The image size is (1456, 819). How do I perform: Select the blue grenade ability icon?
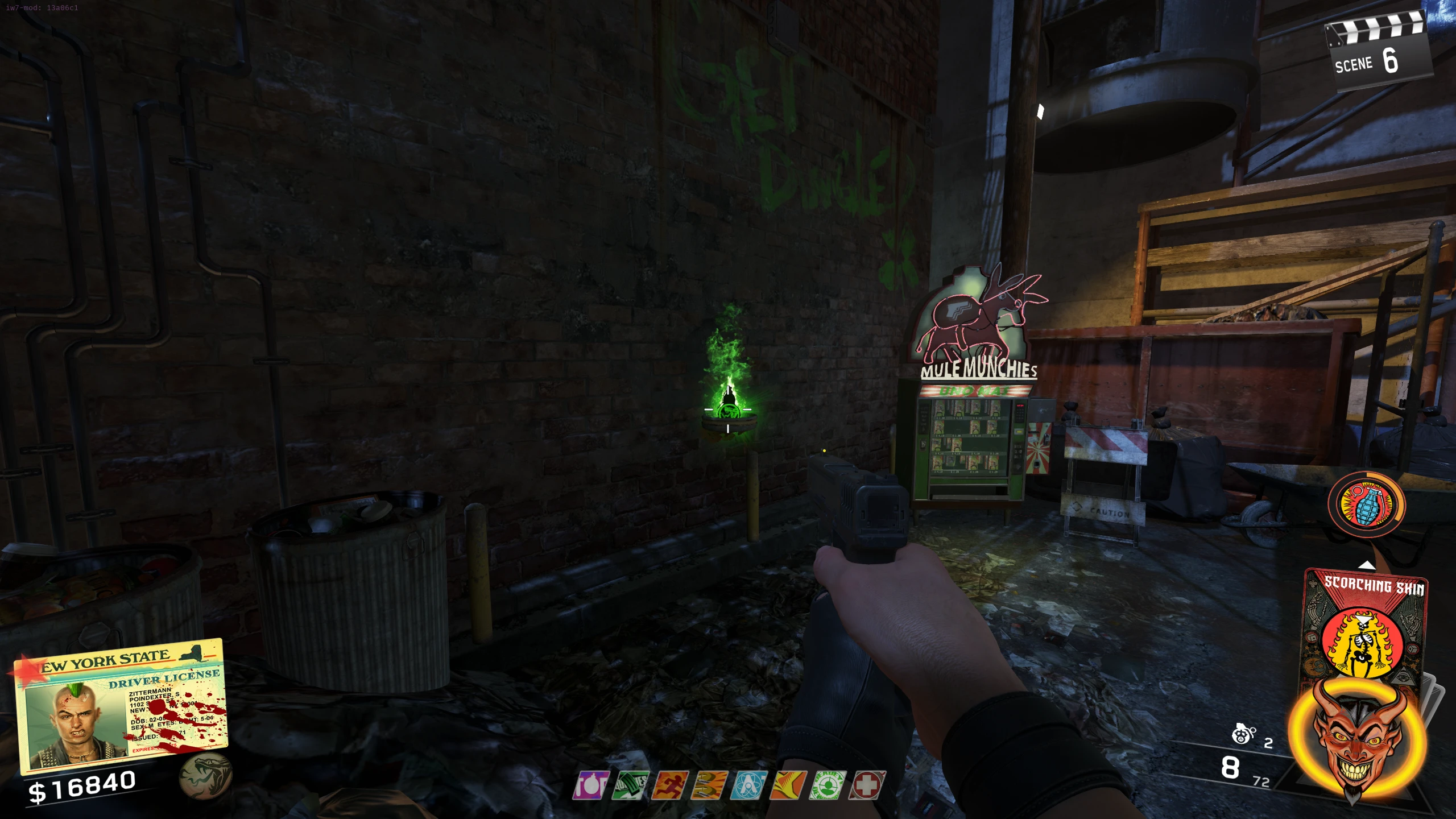tap(1366, 504)
